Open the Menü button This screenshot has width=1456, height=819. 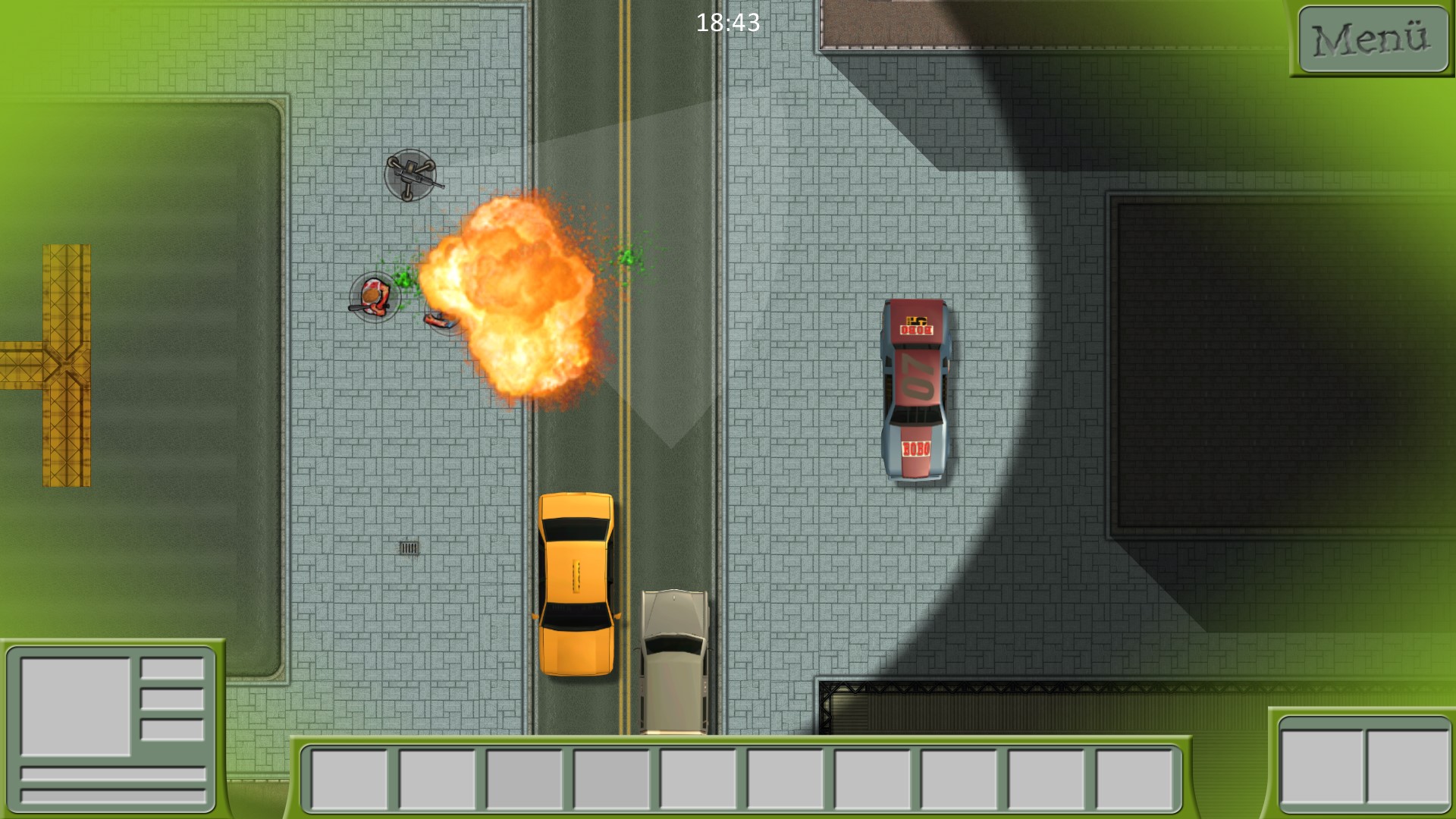click(1373, 39)
